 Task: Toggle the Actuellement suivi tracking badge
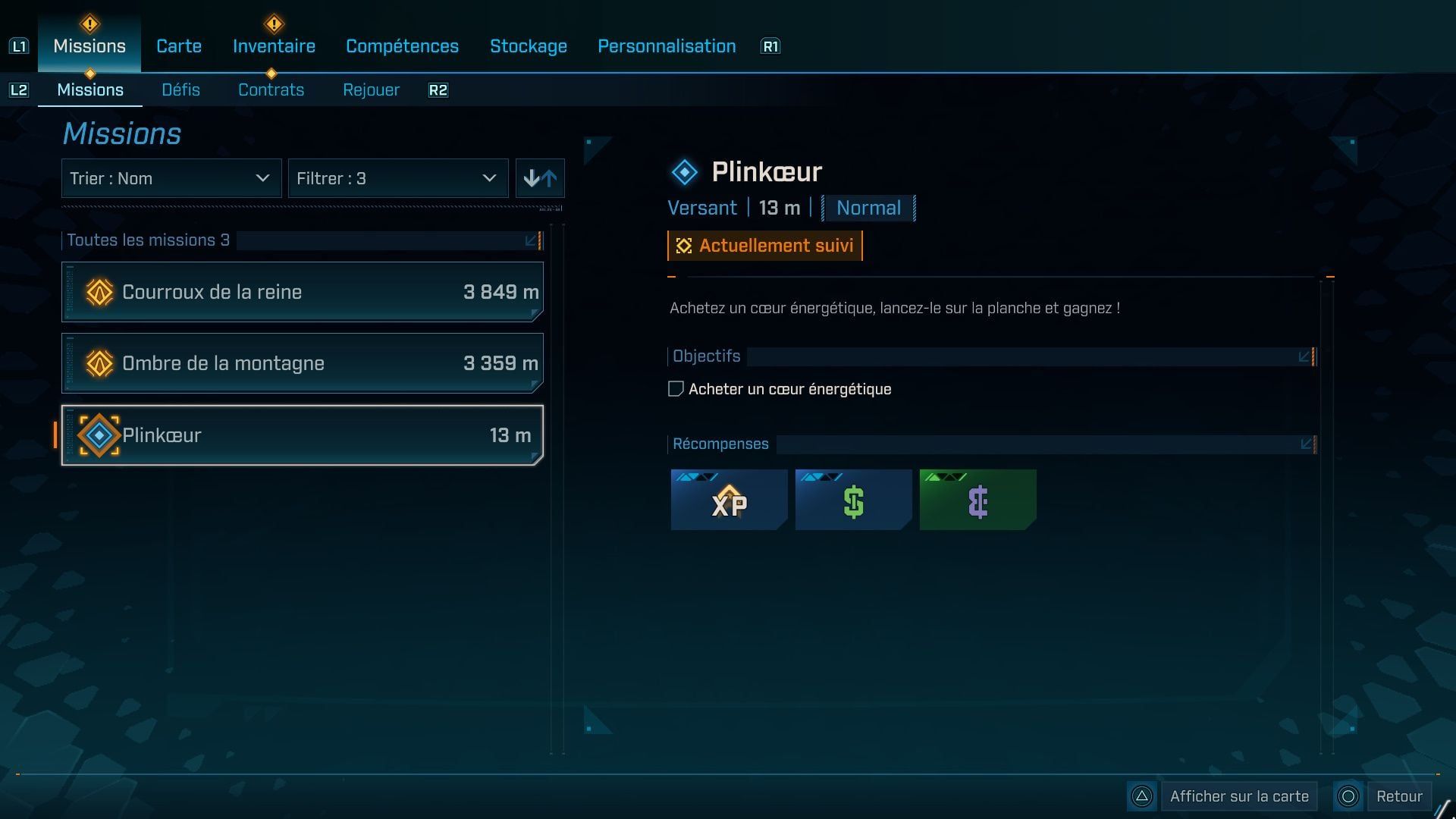(764, 245)
